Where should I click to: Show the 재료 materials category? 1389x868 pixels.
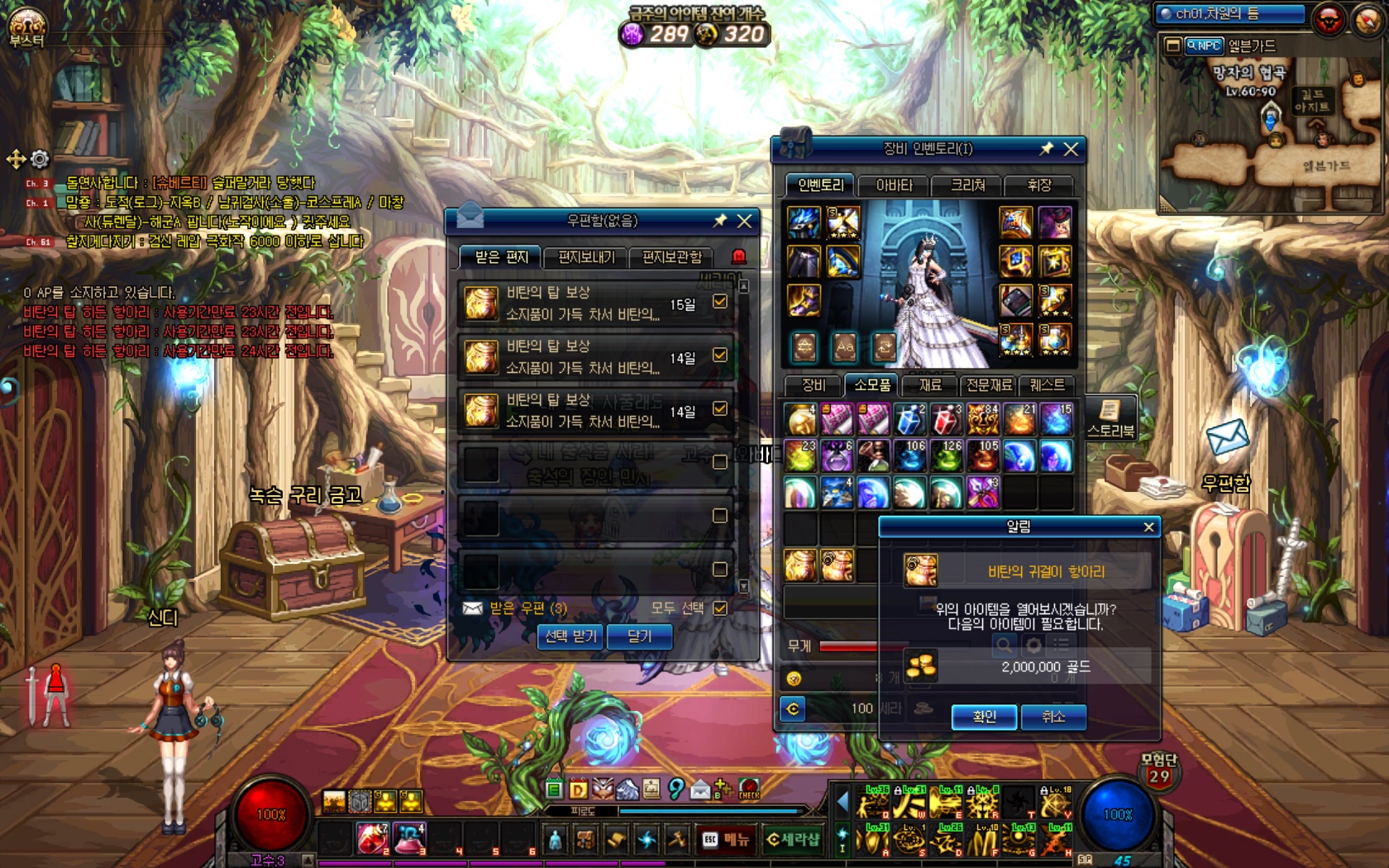[930, 385]
